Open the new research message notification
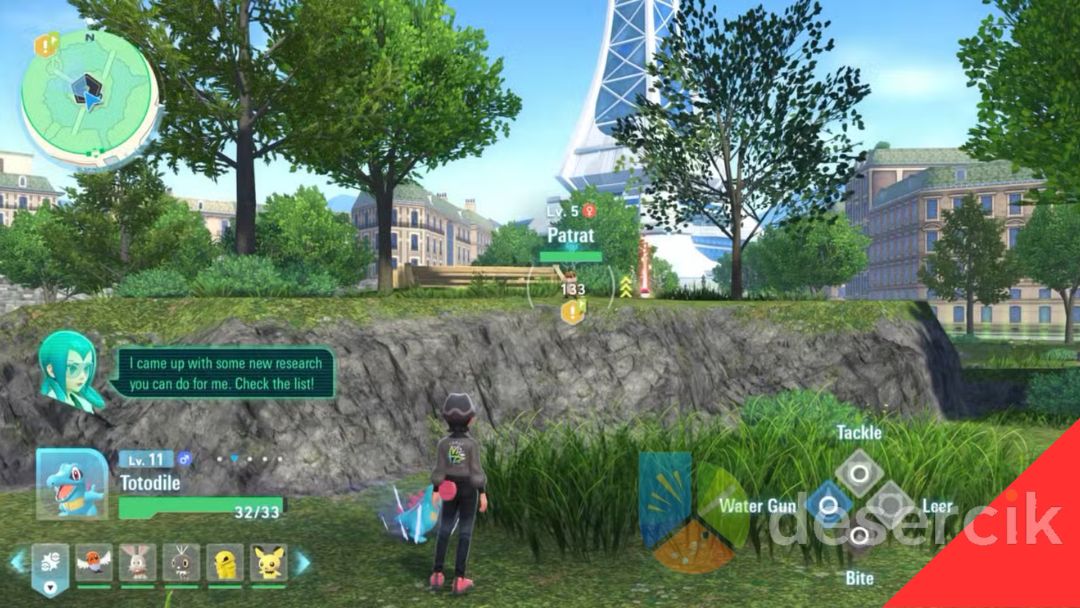 pos(222,371)
